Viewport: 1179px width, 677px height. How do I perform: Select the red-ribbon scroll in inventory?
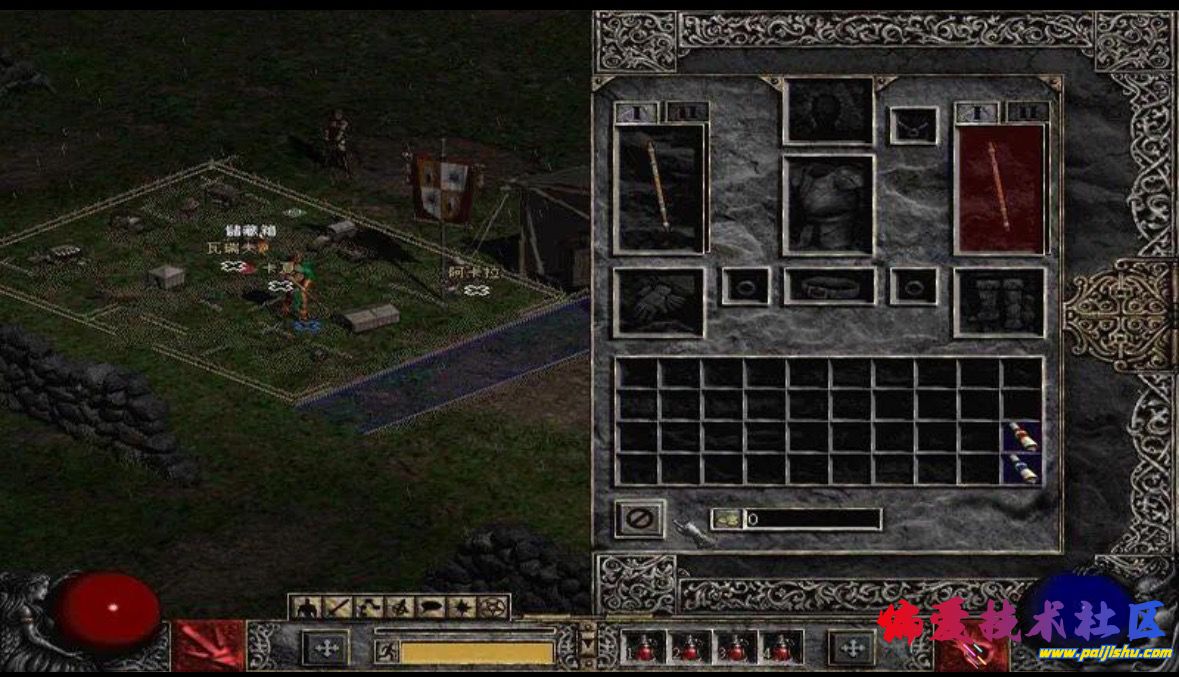pos(1022,436)
